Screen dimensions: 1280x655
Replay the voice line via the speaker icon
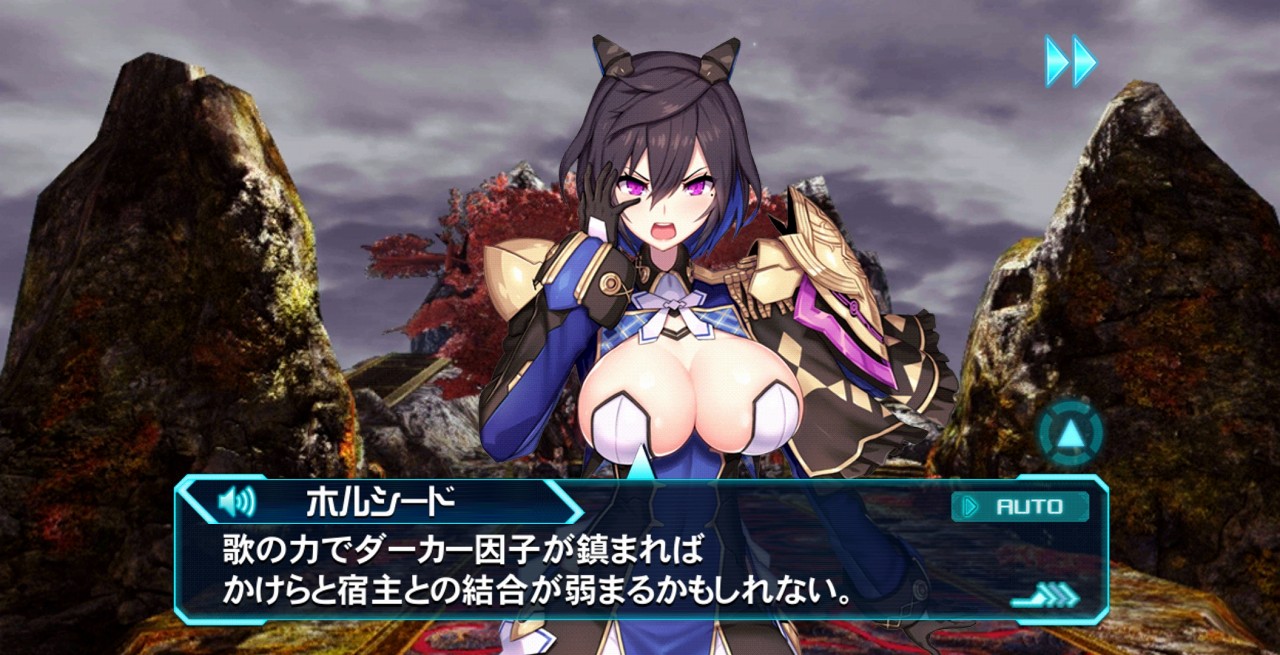coord(236,500)
